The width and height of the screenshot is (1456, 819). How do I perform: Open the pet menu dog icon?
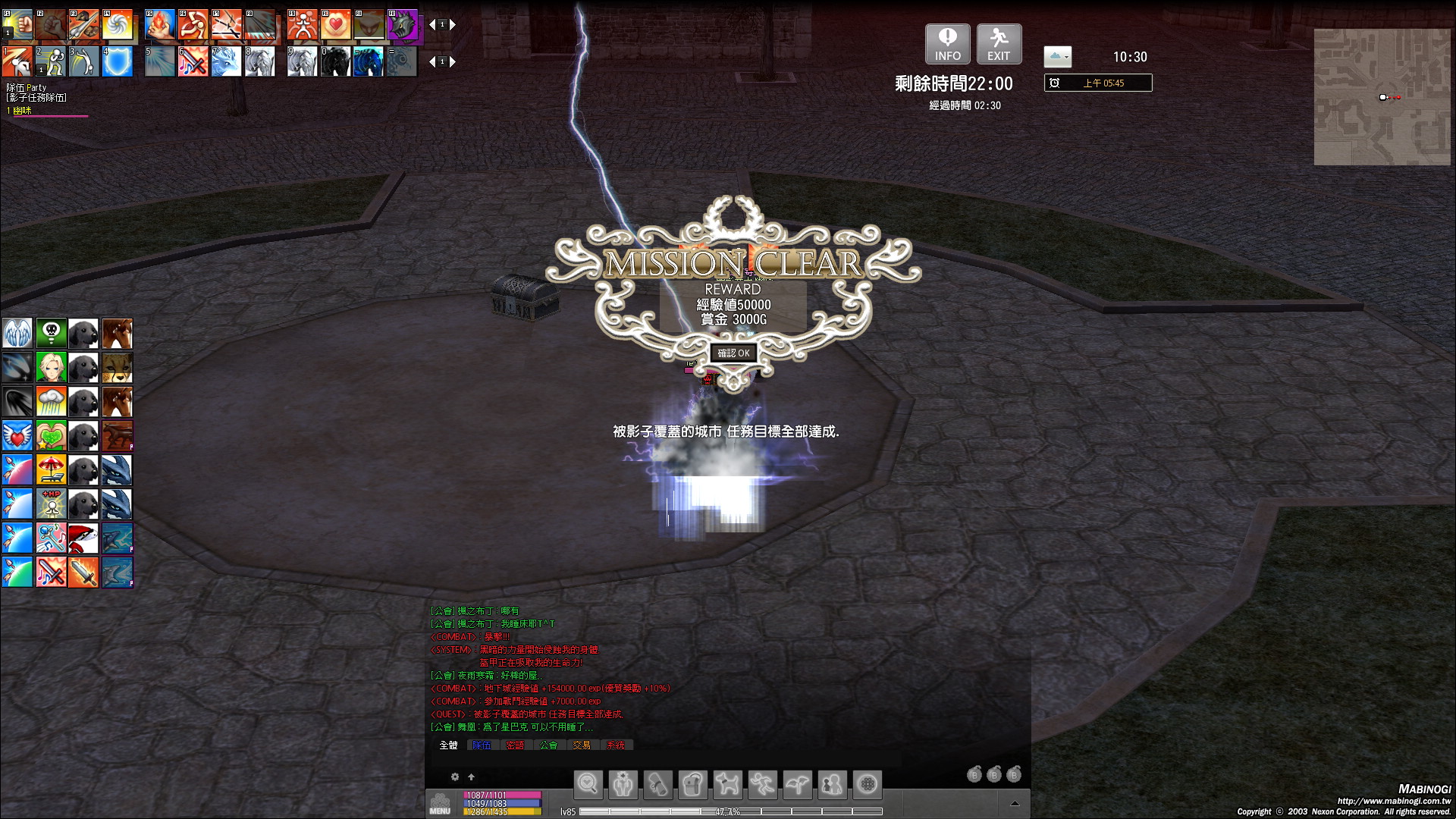click(727, 785)
